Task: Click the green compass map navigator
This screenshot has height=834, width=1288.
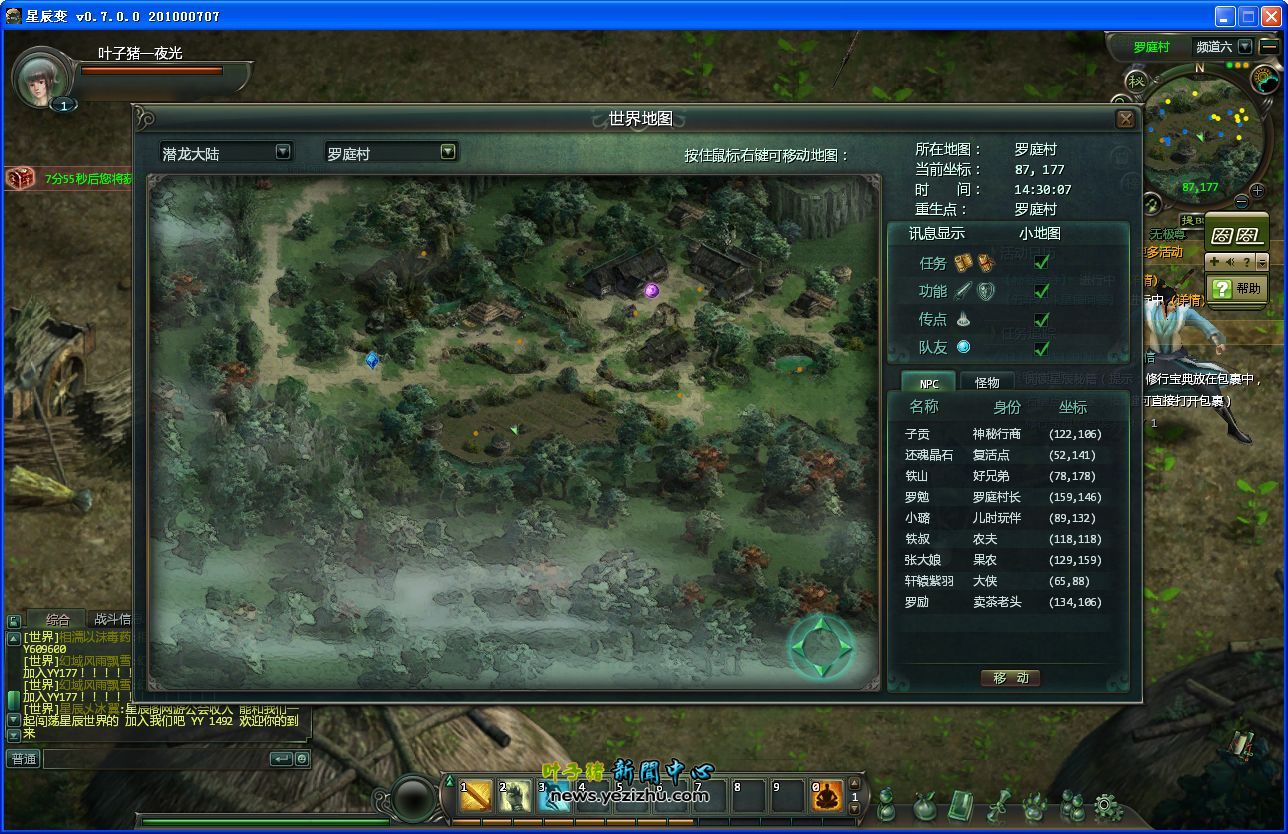Action: click(821, 647)
